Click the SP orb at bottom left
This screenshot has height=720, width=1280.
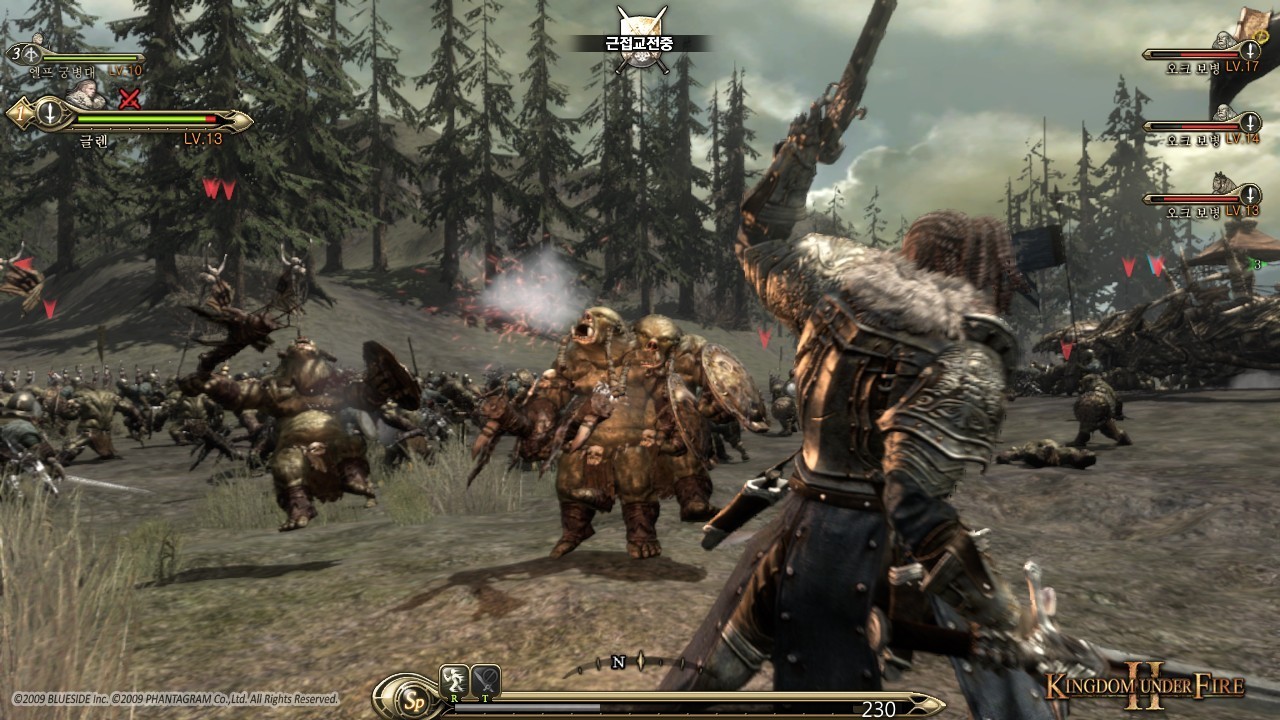coord(414,700)
